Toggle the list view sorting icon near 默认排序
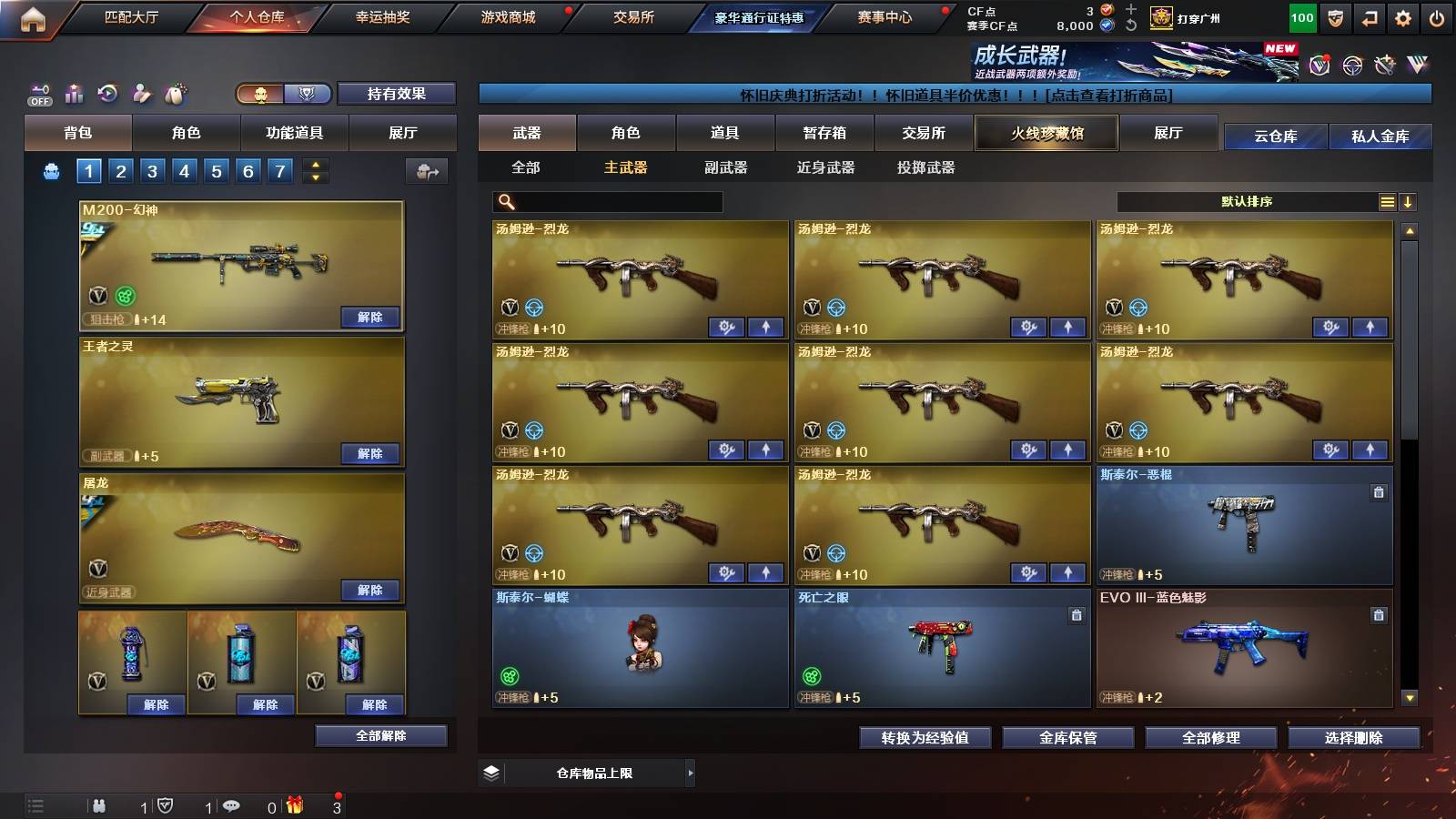 click(1387, 201)
